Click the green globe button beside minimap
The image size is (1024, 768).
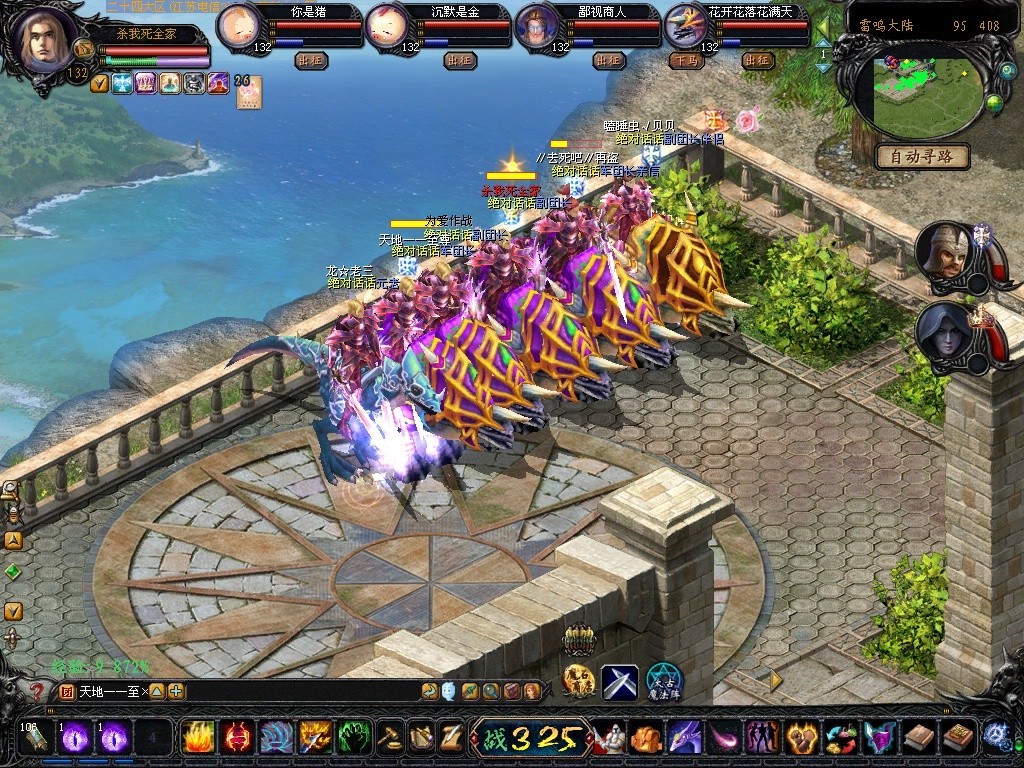pos(993,102)
